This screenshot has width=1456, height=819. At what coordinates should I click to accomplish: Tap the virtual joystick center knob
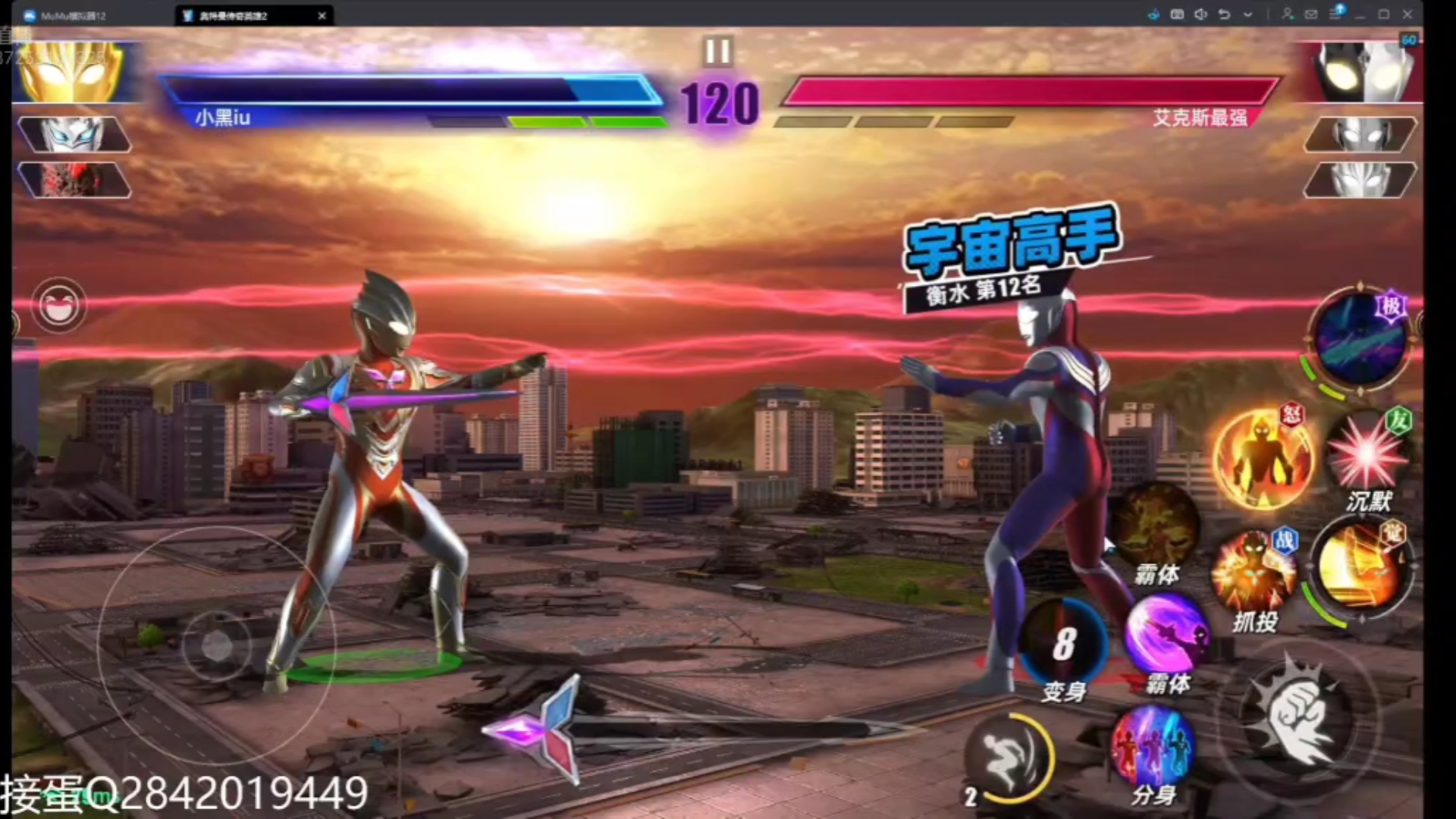pyautogui.click(x=217, y=646)
